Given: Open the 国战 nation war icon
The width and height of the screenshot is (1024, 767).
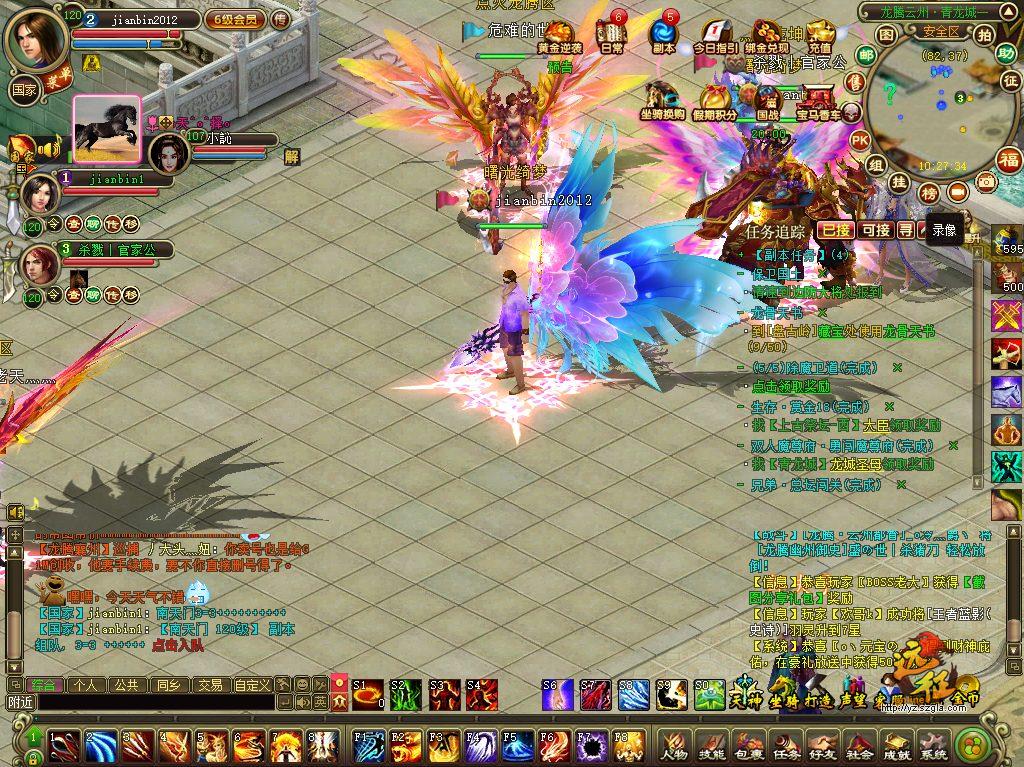Looking at the screenshot, I should pyautogui.click(x=768, y=103).
